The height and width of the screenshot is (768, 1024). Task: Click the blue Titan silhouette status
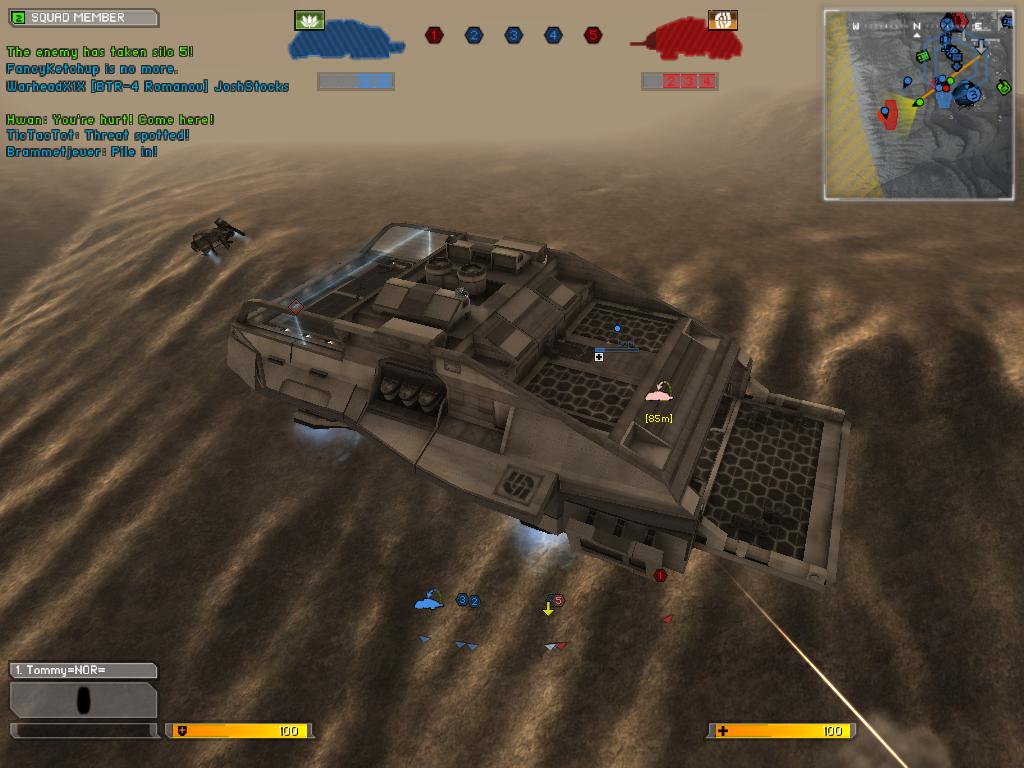click(346, 42)
